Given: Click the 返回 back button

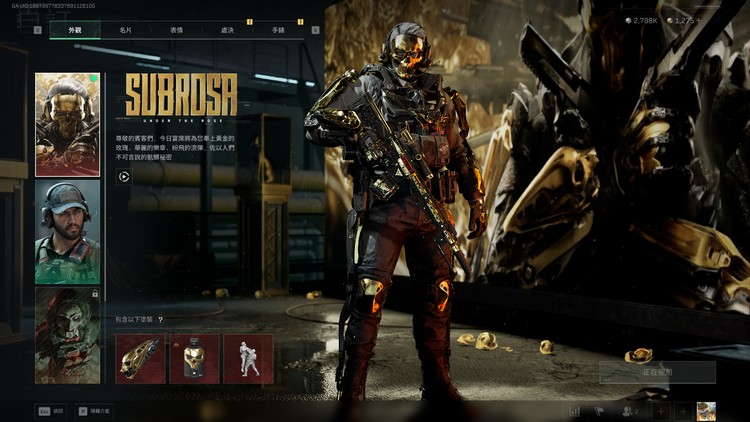Looking at the screenshot, I should tap(51, 410).
